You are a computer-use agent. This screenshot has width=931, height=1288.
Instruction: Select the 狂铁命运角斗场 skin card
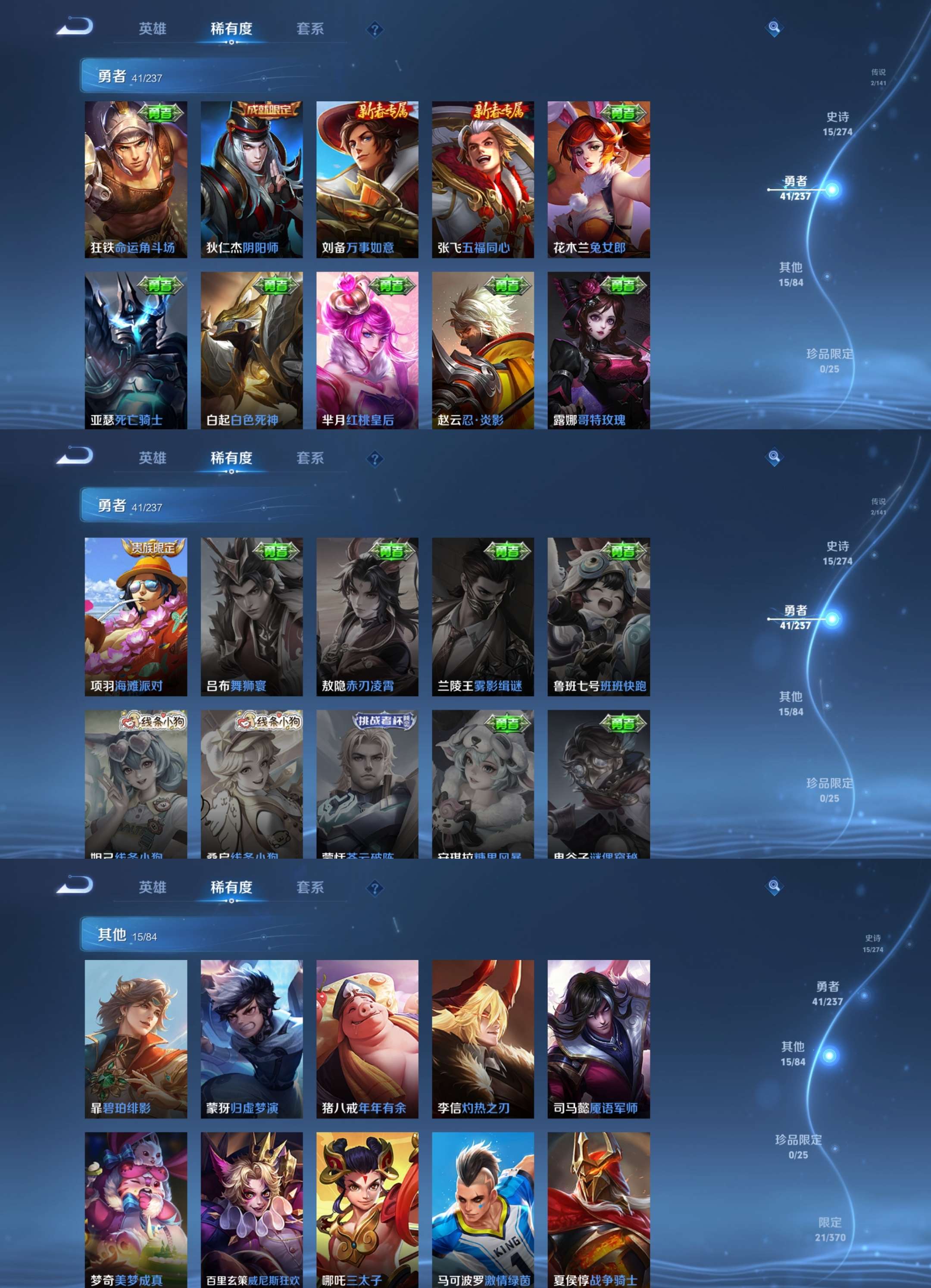coord(136,179)
